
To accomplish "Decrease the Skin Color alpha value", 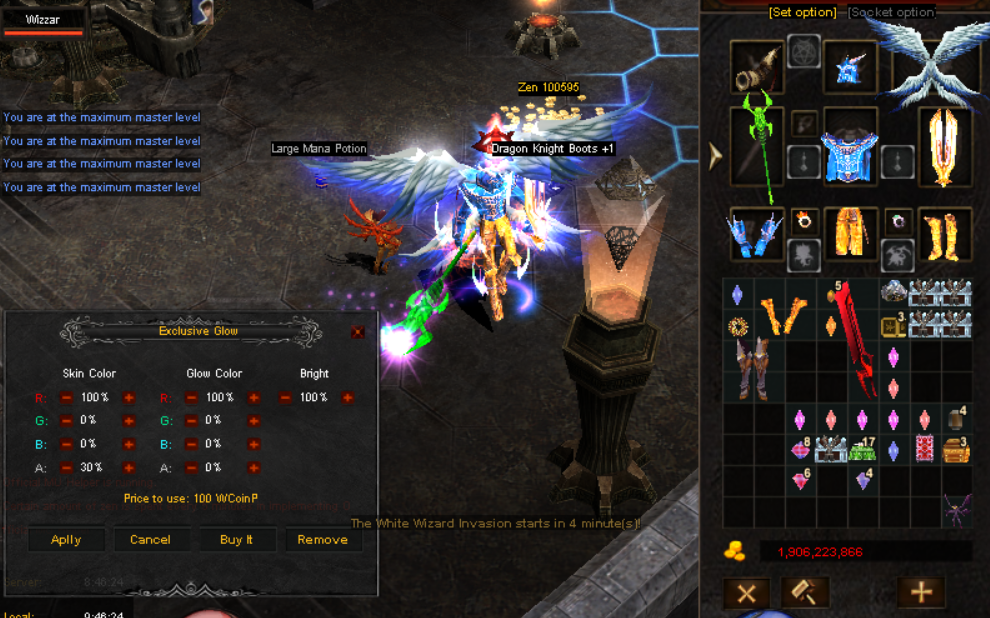I will point(67,467).
